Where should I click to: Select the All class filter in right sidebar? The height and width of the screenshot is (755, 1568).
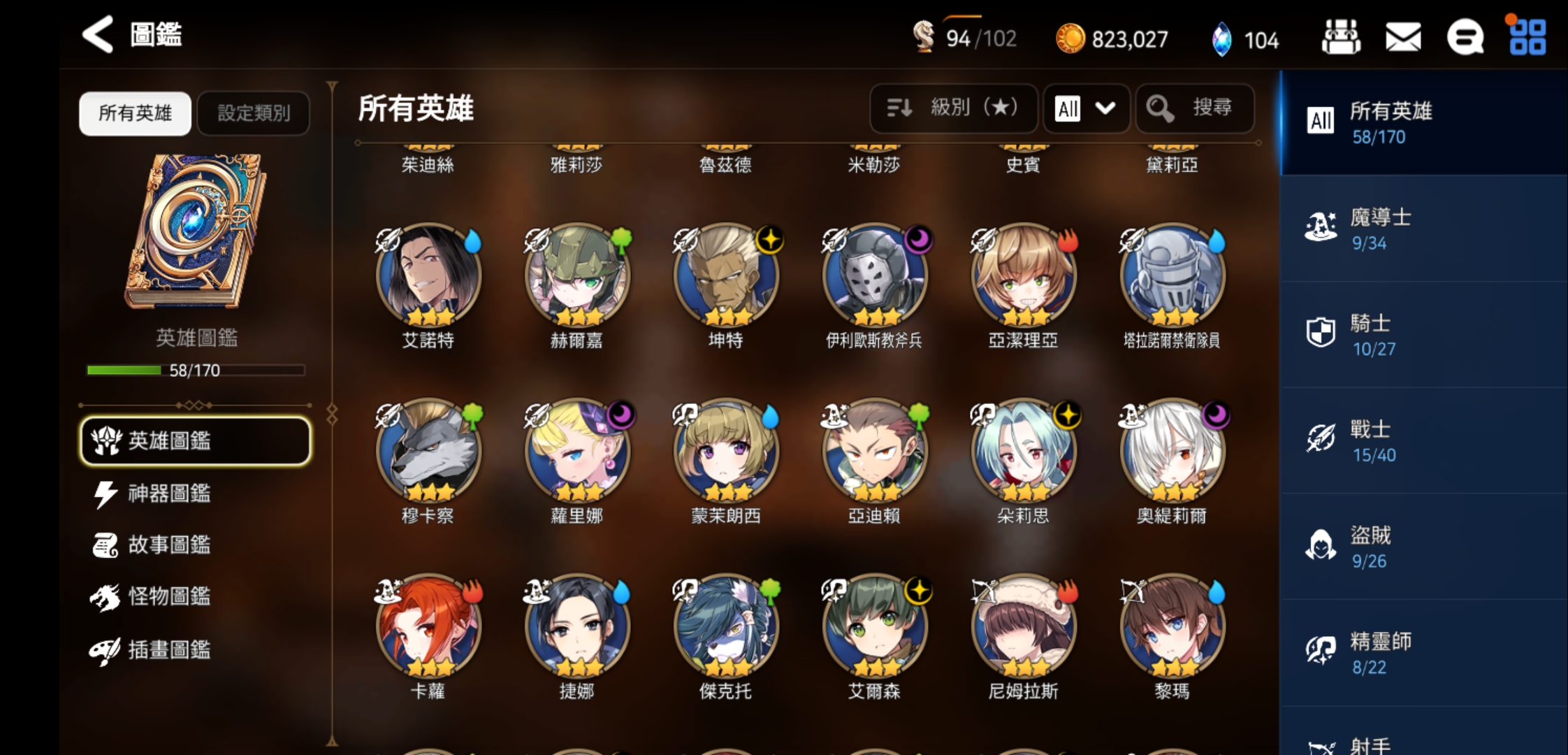point(1425,124)
